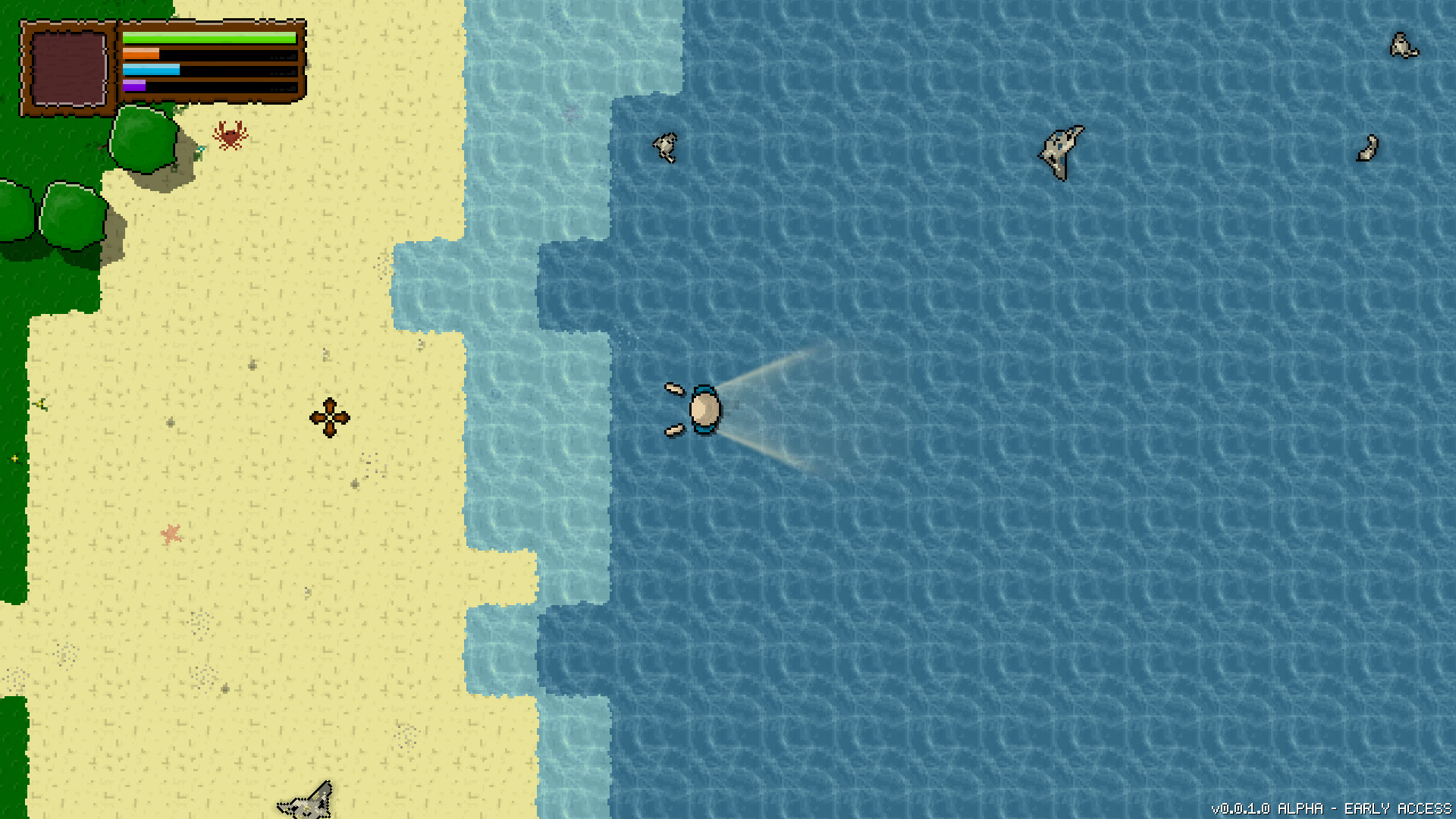1456x819 pixels.
Task: Click the dolphin swimming in deep water
Action: click(x=1059, y=151)
